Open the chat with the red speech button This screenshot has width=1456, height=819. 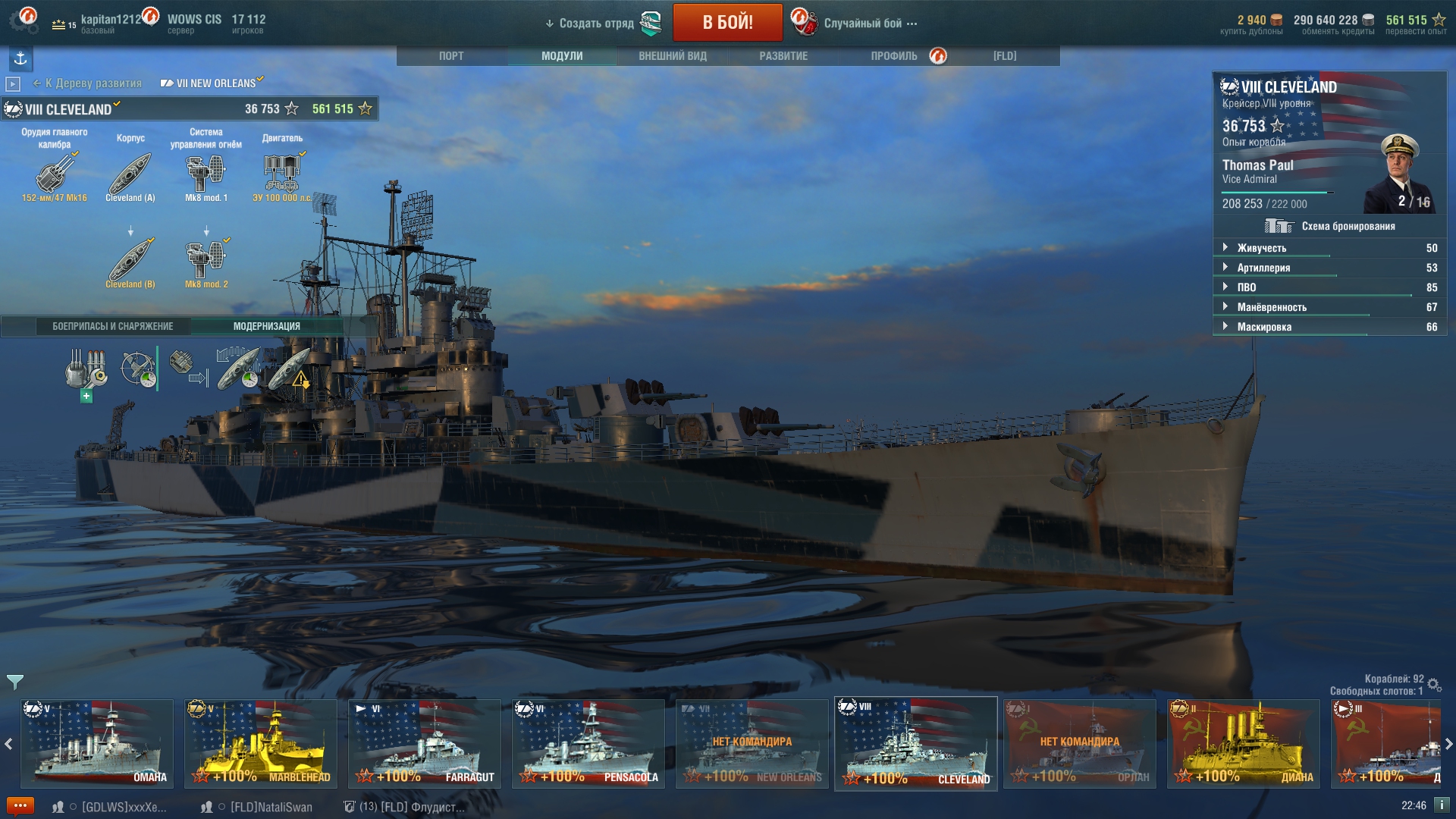(20, 806)
